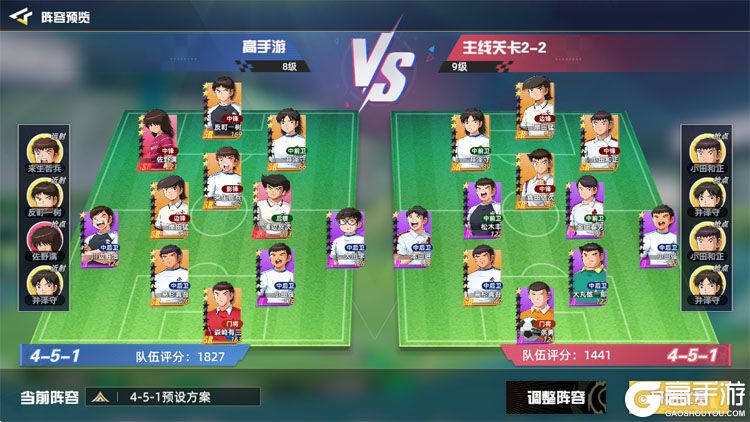Select opponent midfielder card 松木丰
Viewport: 750px width, 422px height.
click(482, 207)
